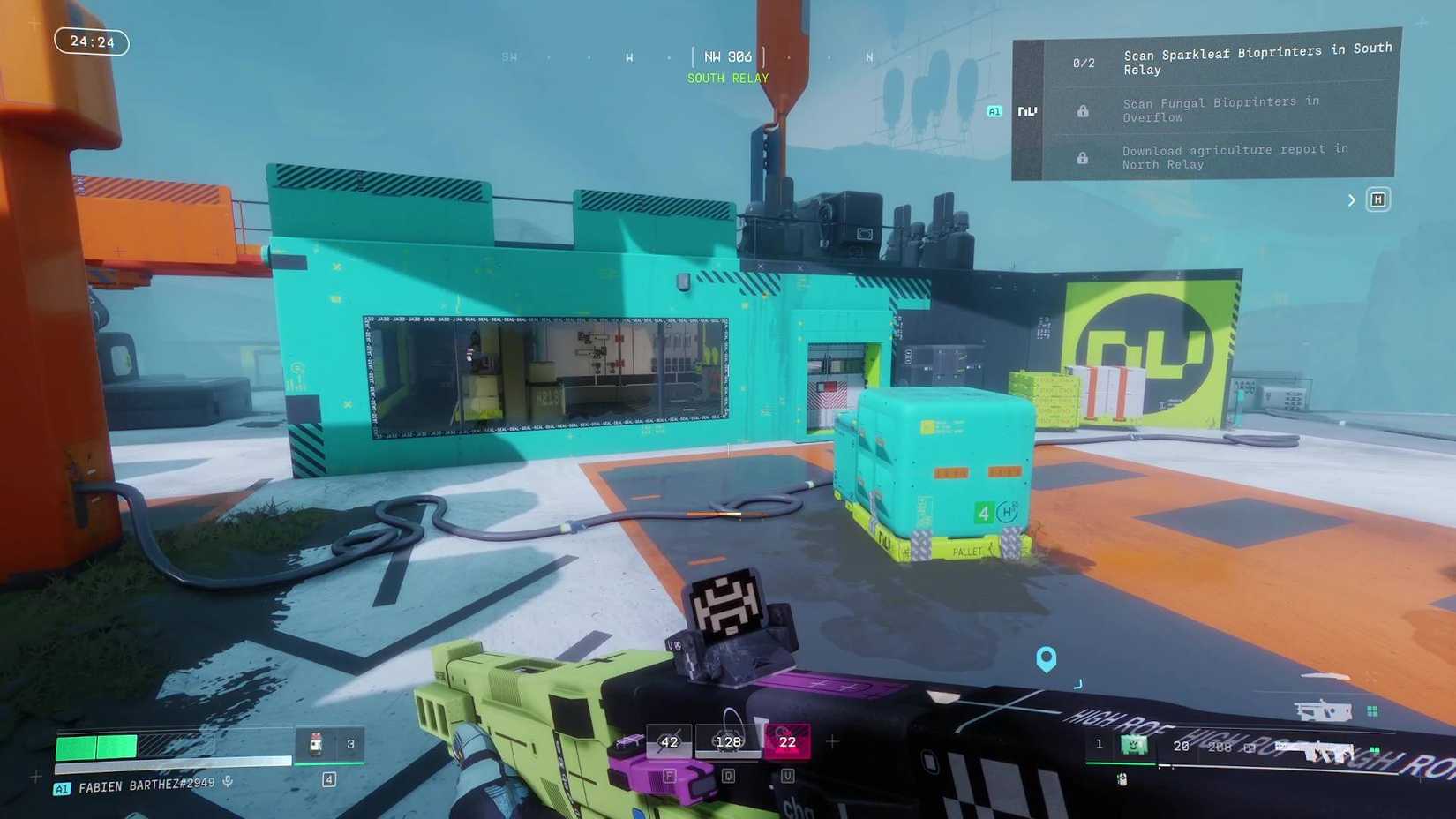1456x819 pixels.
Task: Click the SOUTH RELAY location label
Action: pyautogui.click(x=728, y=78)
